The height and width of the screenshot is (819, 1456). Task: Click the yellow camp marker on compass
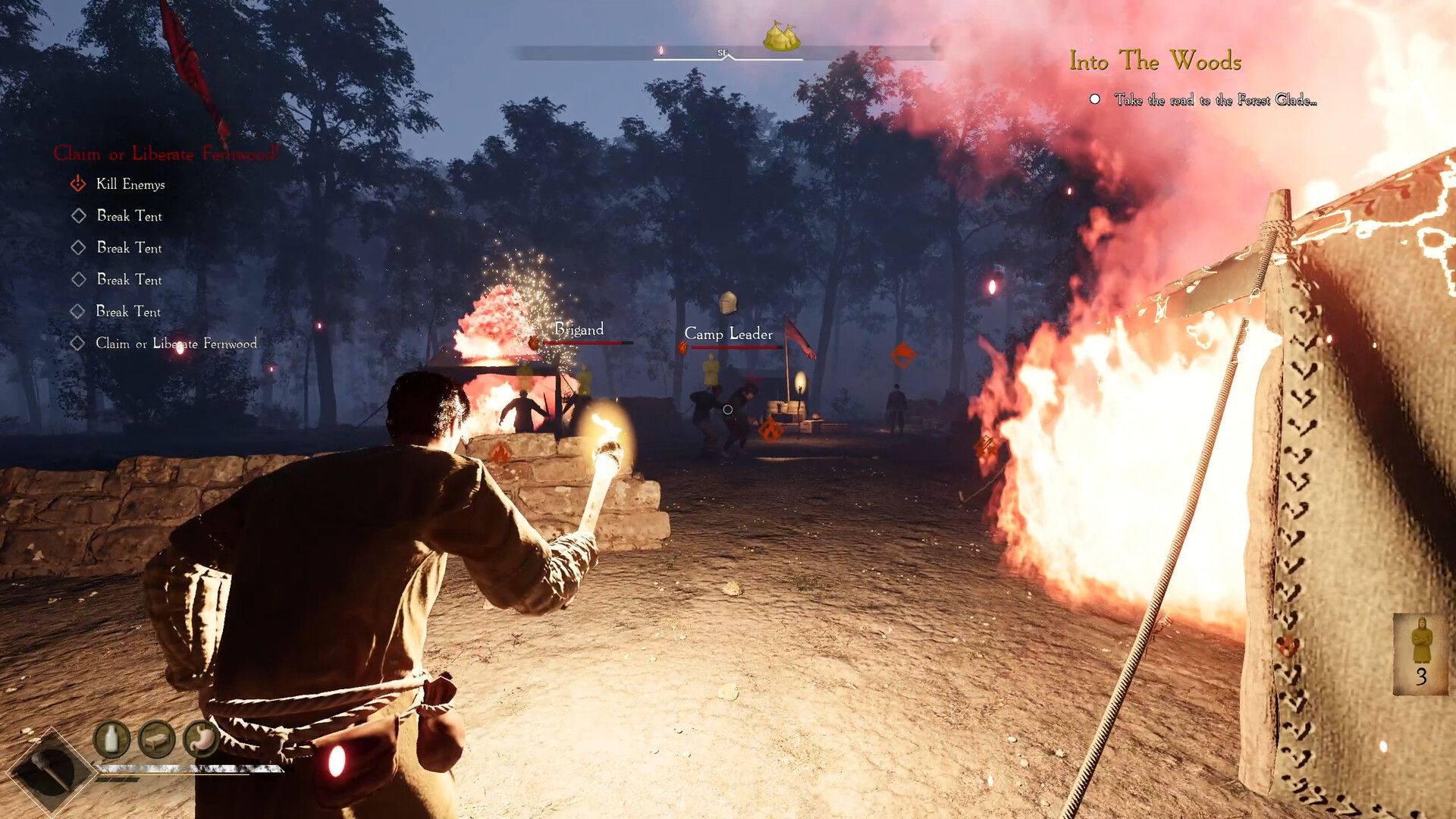point(781,36)
